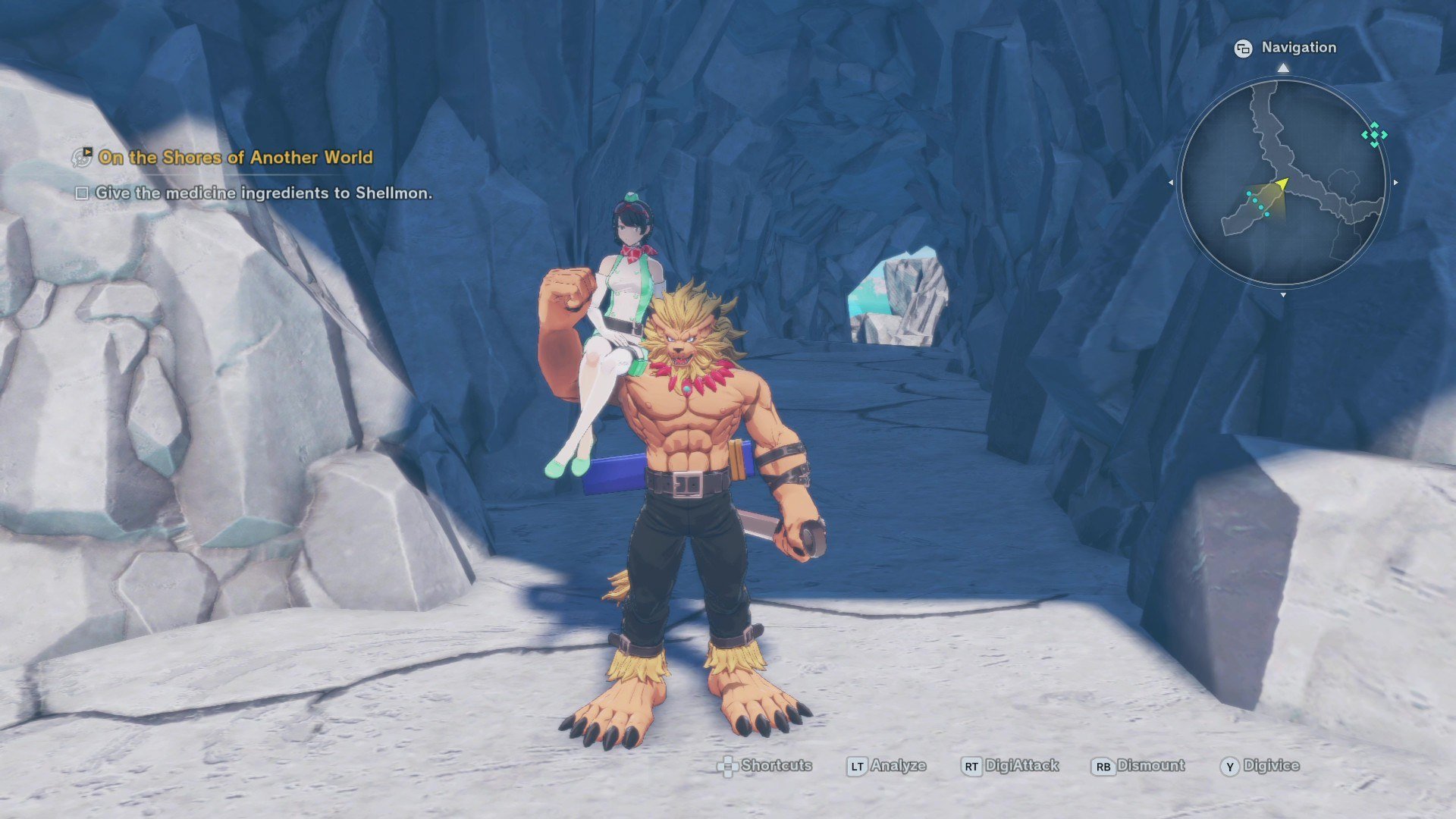1456x819 pixels.
Task: Select the quest title On the Shores of Another World
Action: [x=235, y=158]
